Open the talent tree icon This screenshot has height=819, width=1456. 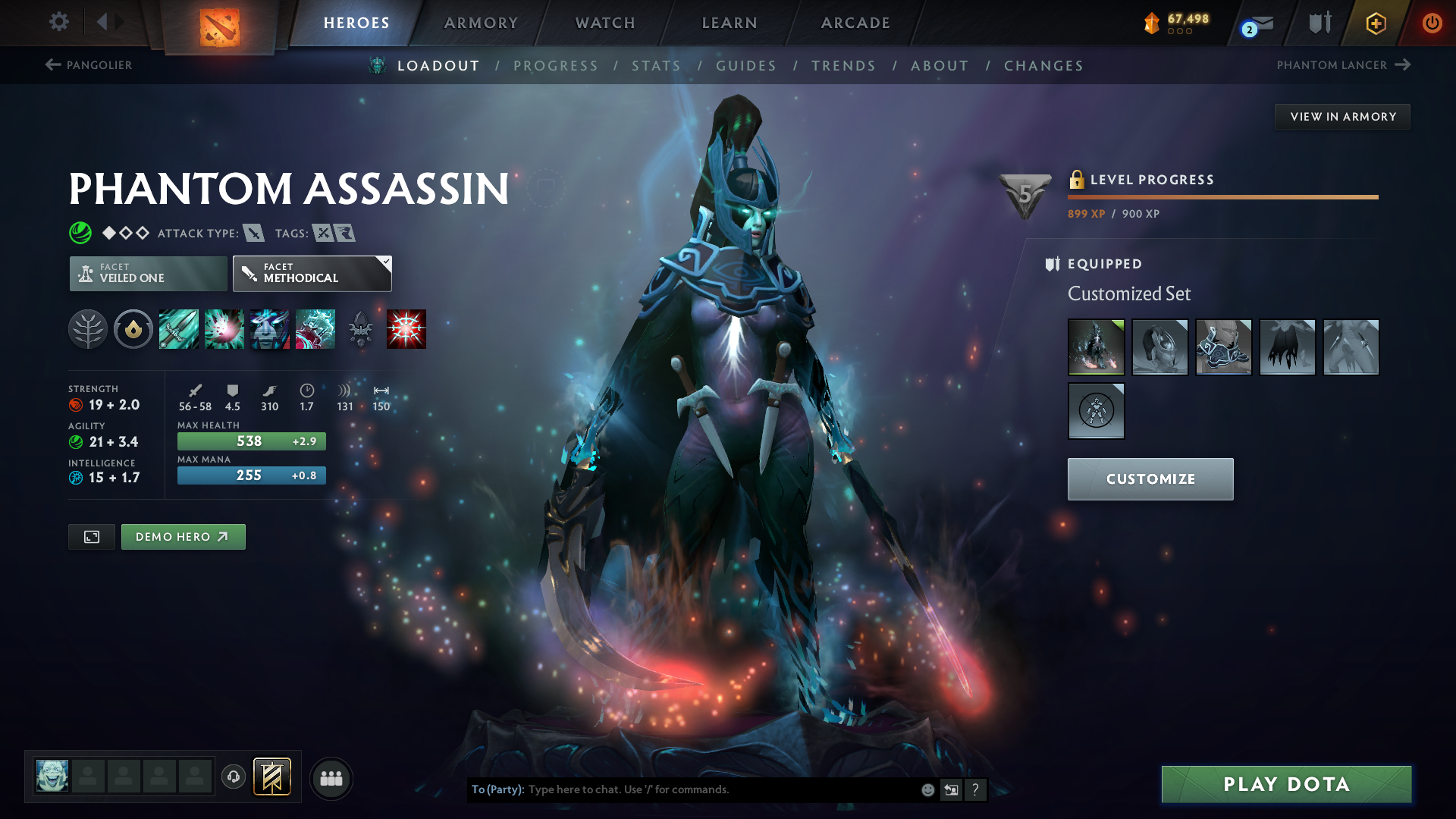(x=88, y=329)
